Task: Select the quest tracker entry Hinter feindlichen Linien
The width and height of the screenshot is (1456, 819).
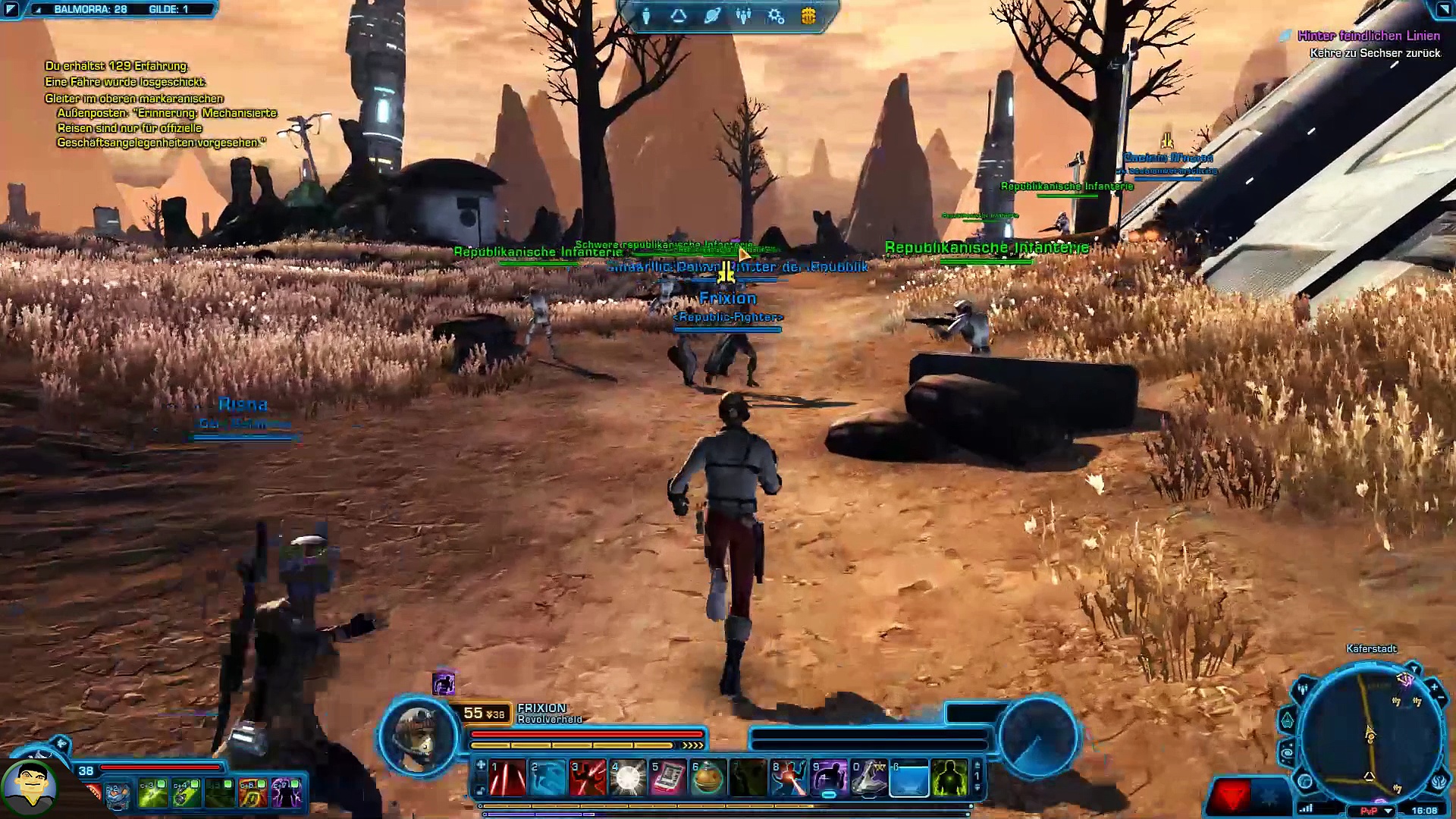Action: coord(1368,36)
